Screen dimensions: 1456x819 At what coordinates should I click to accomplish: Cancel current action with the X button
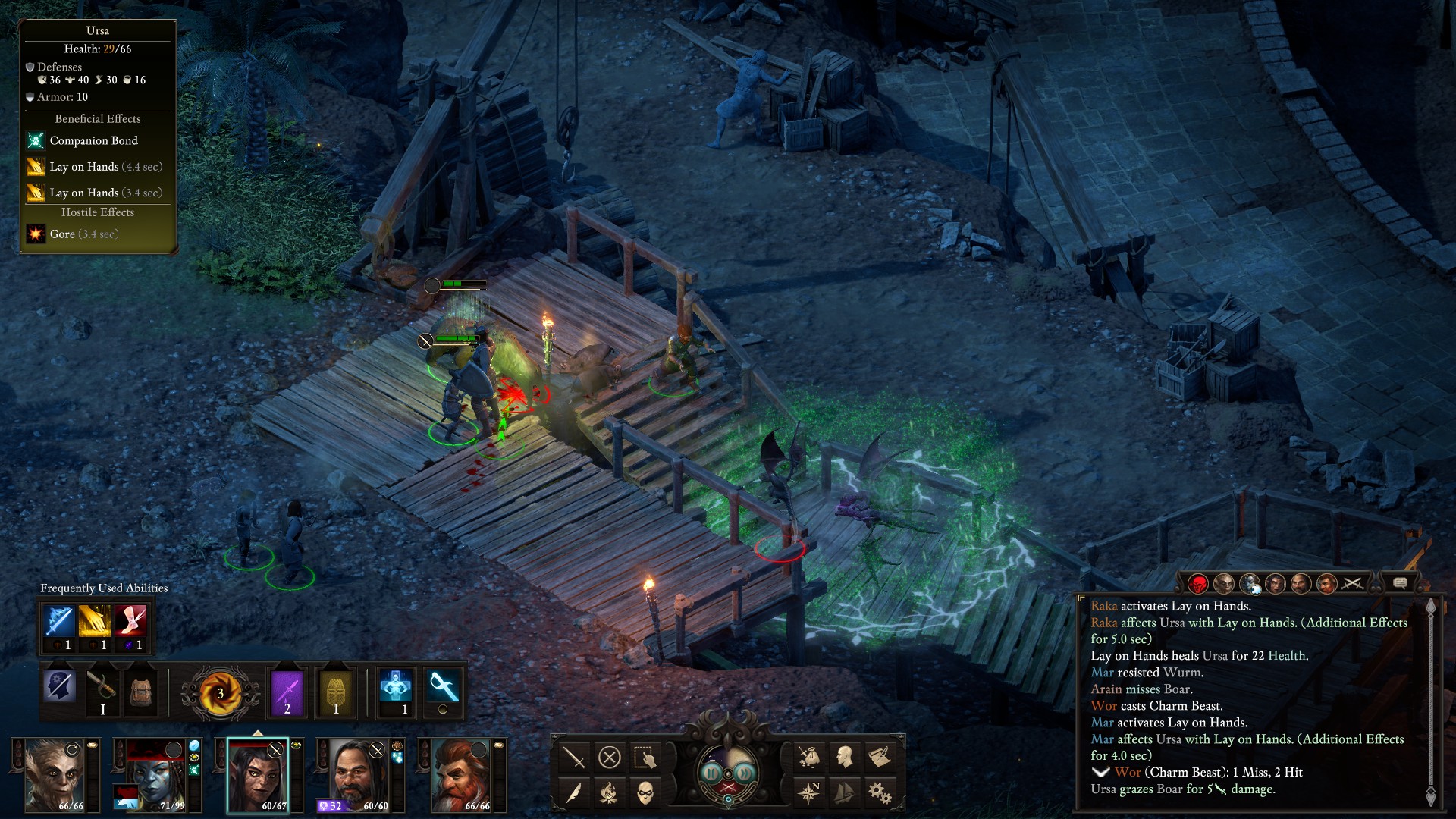coord(610,757)
